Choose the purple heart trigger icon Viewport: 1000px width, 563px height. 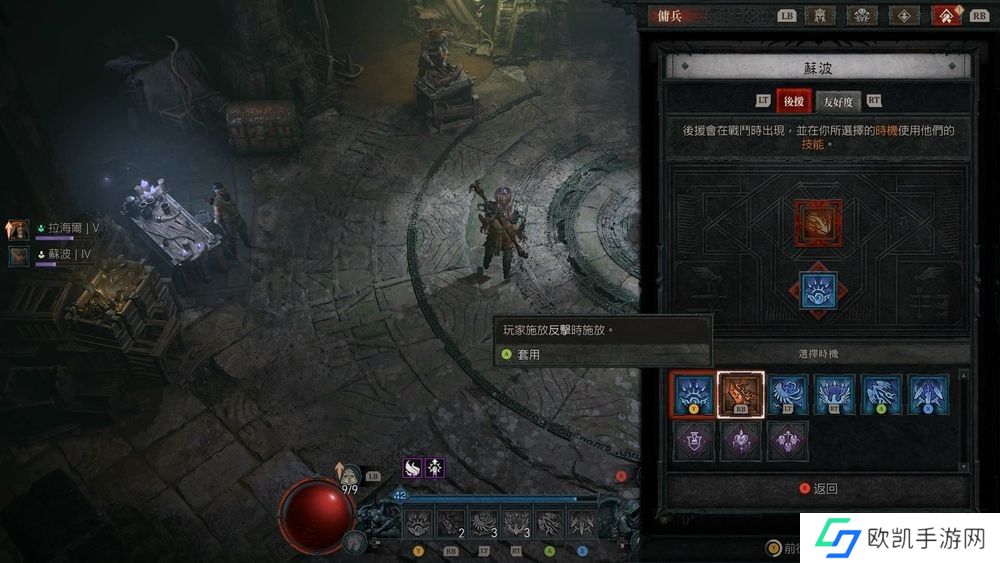pyautogui.click(x=741, y=441)
